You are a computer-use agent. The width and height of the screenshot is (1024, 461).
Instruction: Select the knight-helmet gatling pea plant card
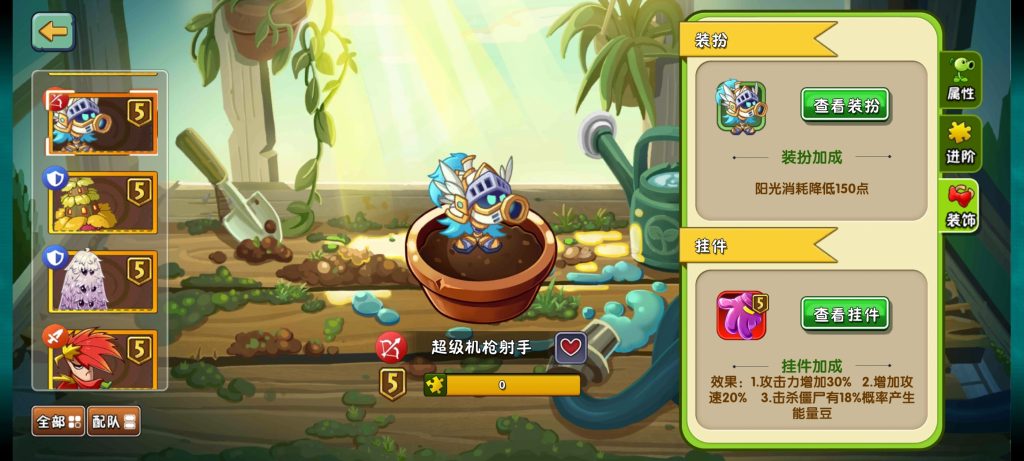coord(101,122)
